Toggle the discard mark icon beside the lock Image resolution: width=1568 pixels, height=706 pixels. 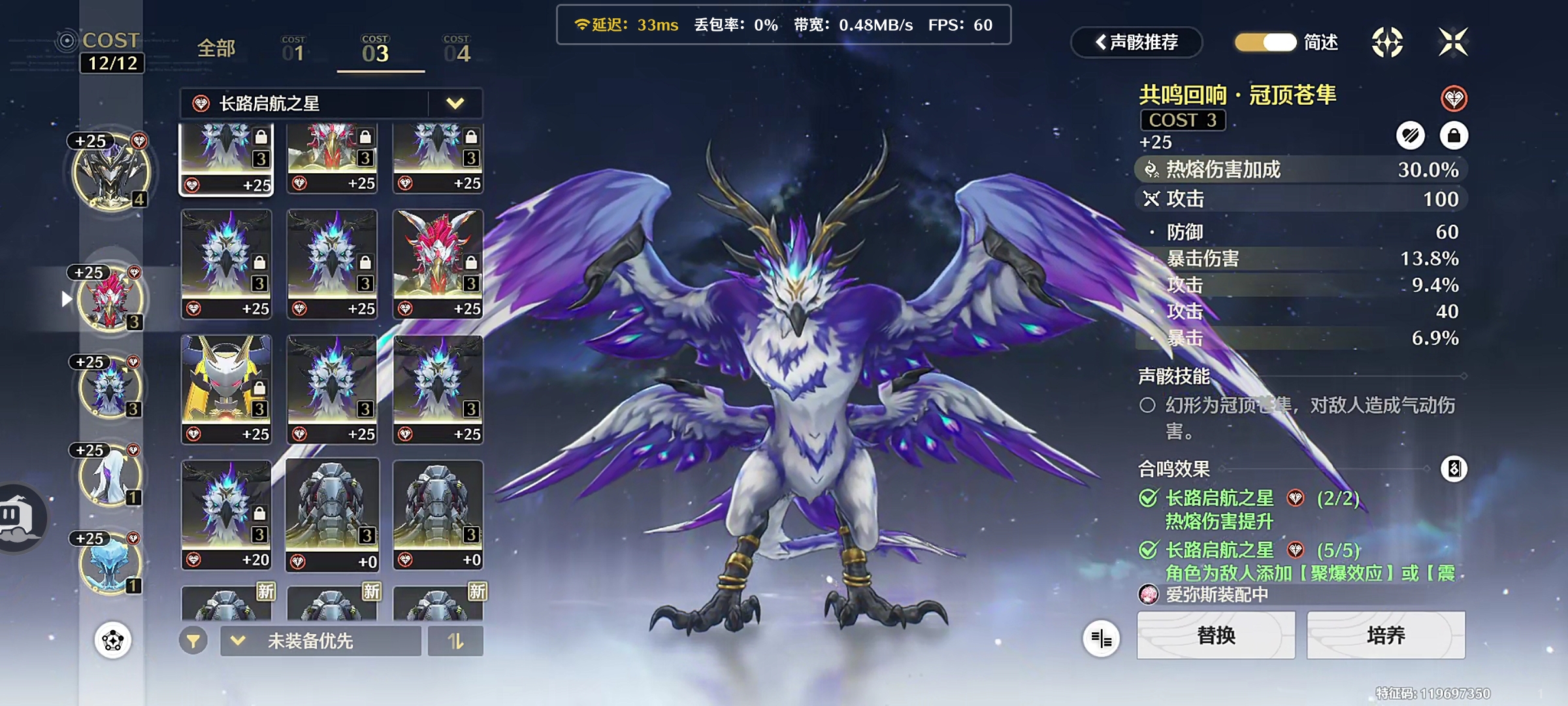coord(1411,136)
